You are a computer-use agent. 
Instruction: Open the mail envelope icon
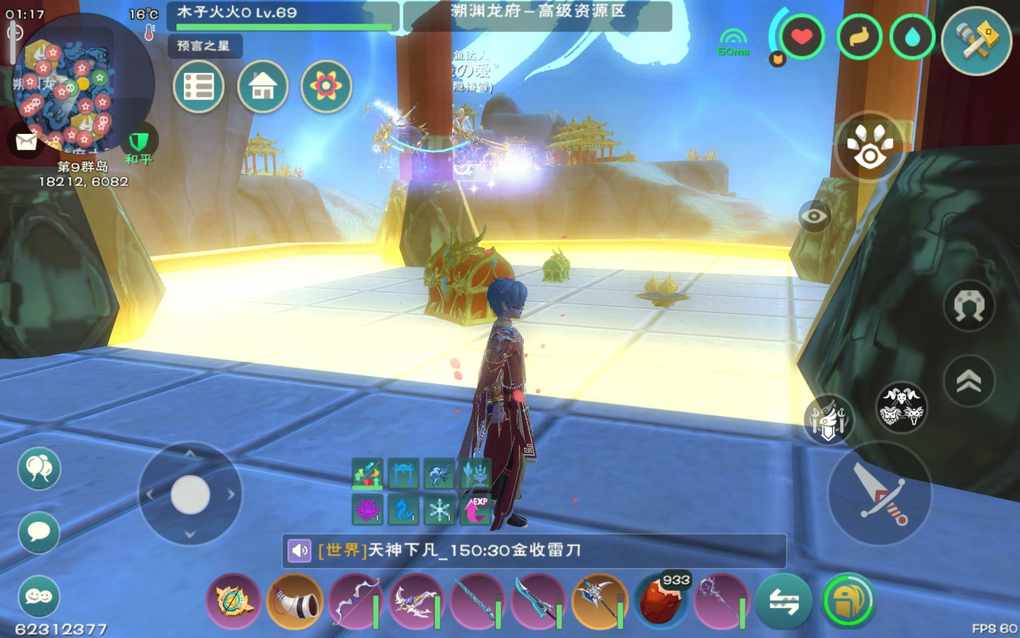coord(24,140)
